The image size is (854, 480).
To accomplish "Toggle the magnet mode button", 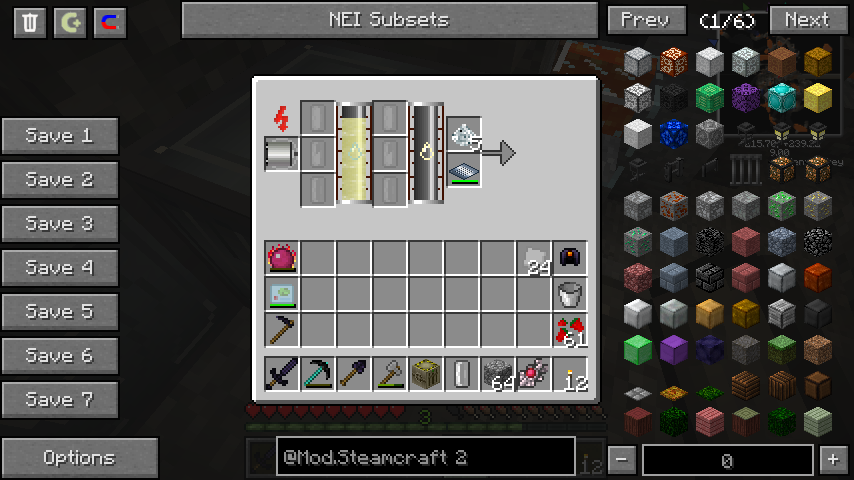I will coord(109,22).
